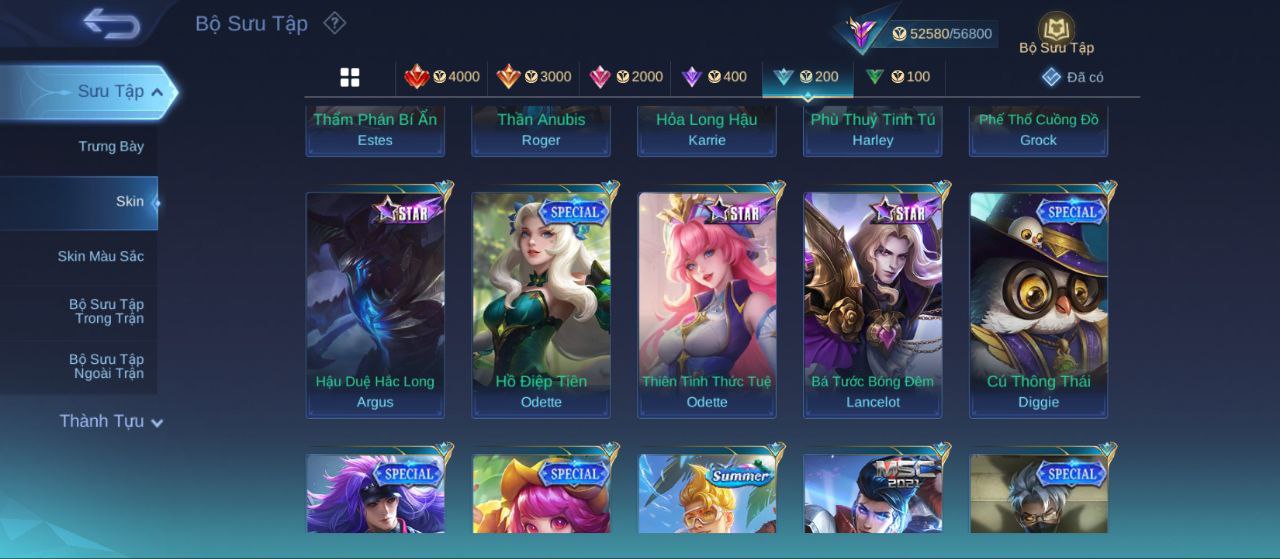
Task: Open the collection help question mark
Action: 335,23
